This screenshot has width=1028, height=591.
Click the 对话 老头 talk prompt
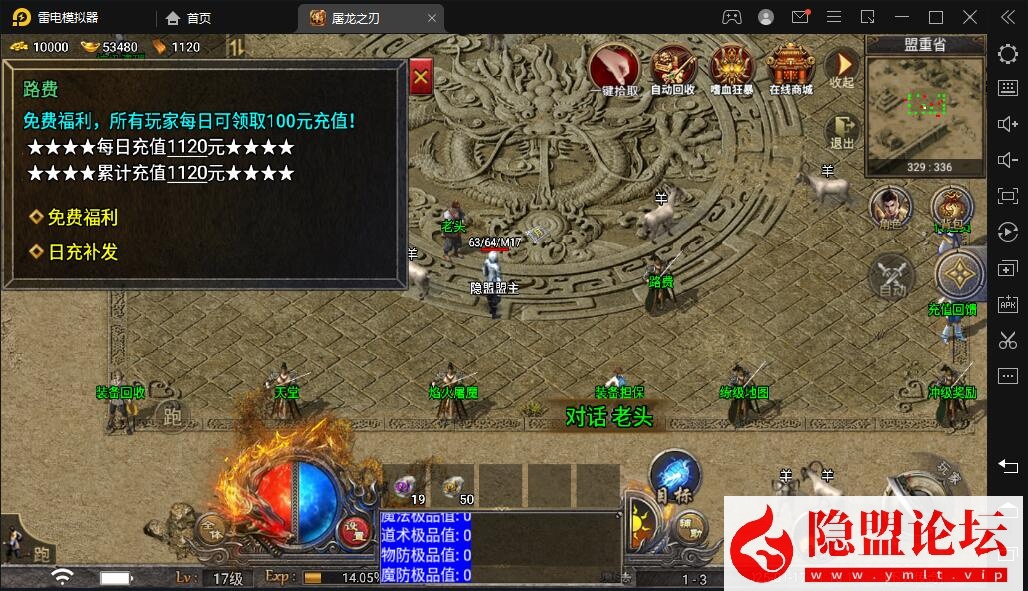point(608,416)
